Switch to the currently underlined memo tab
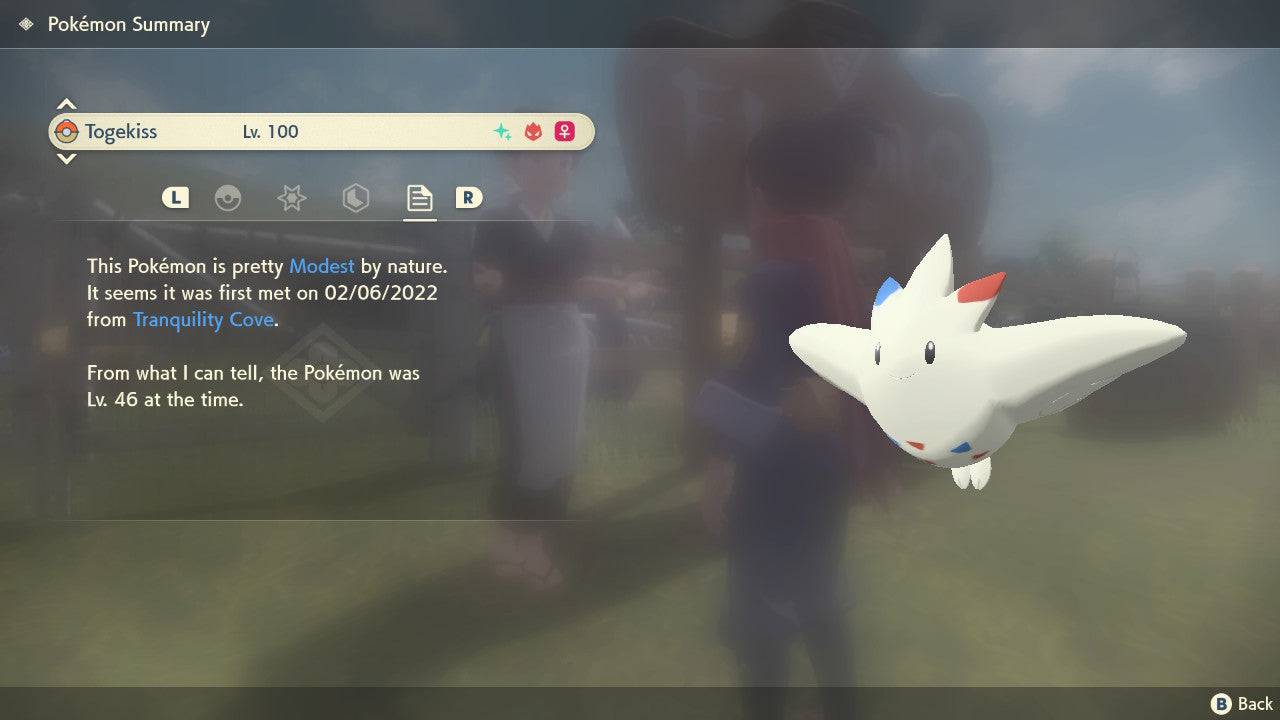Viewport: 1280px width, 720px height. pyautogui.click(x=418, y=198)
